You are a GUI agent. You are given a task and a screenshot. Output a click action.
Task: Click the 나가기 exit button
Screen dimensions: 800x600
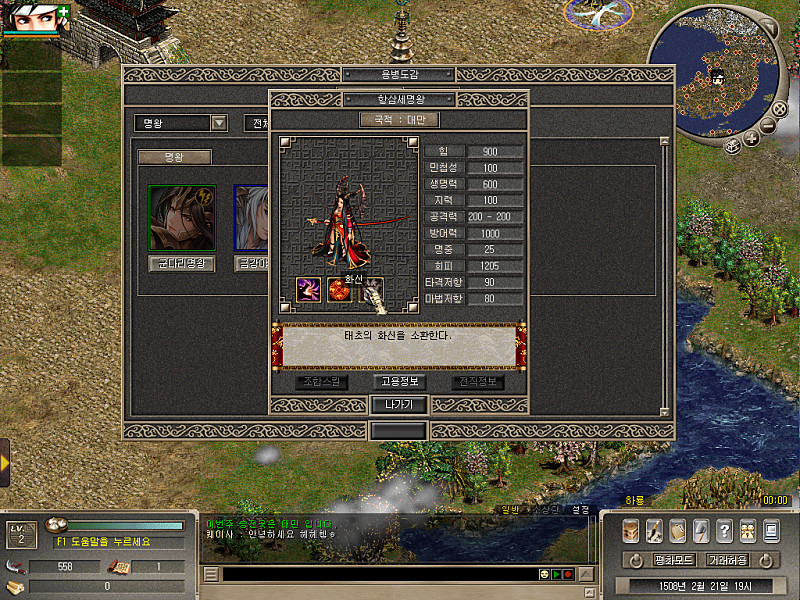coord(399,405)
